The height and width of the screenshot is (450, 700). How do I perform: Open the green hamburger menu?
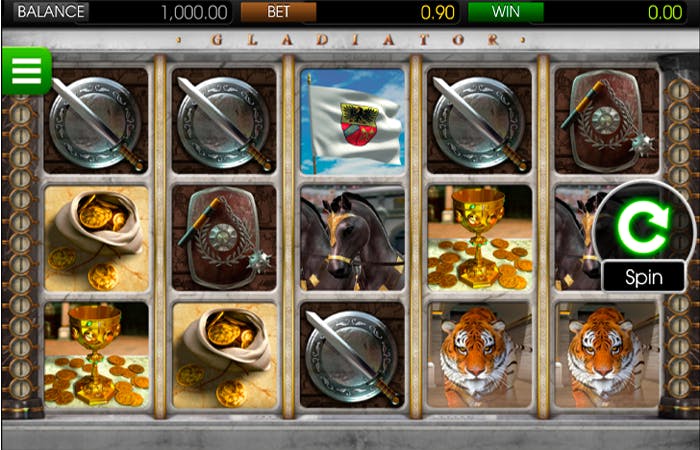tap(26, 71)
